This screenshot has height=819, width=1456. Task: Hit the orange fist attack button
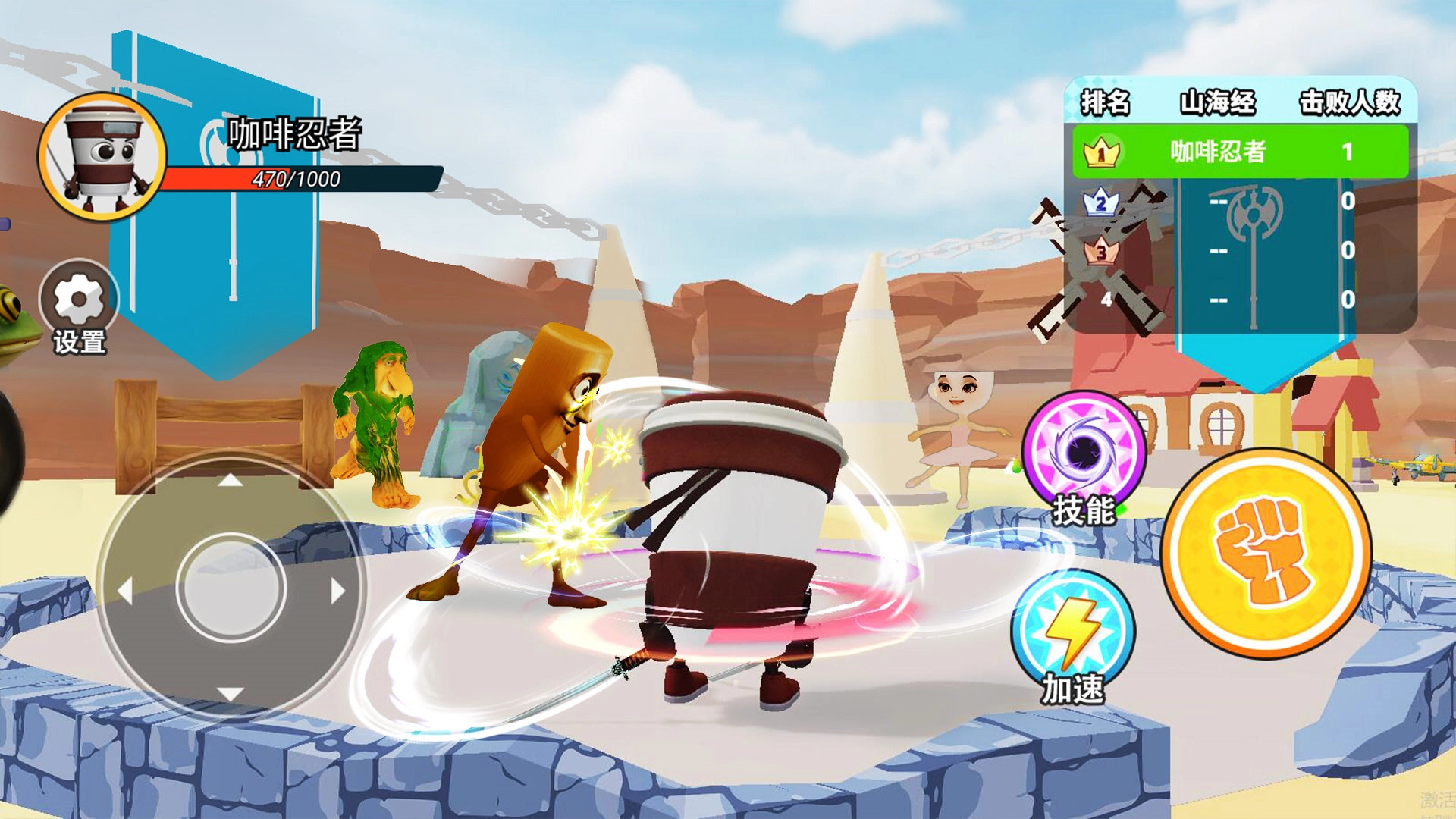pos(1266,554)
